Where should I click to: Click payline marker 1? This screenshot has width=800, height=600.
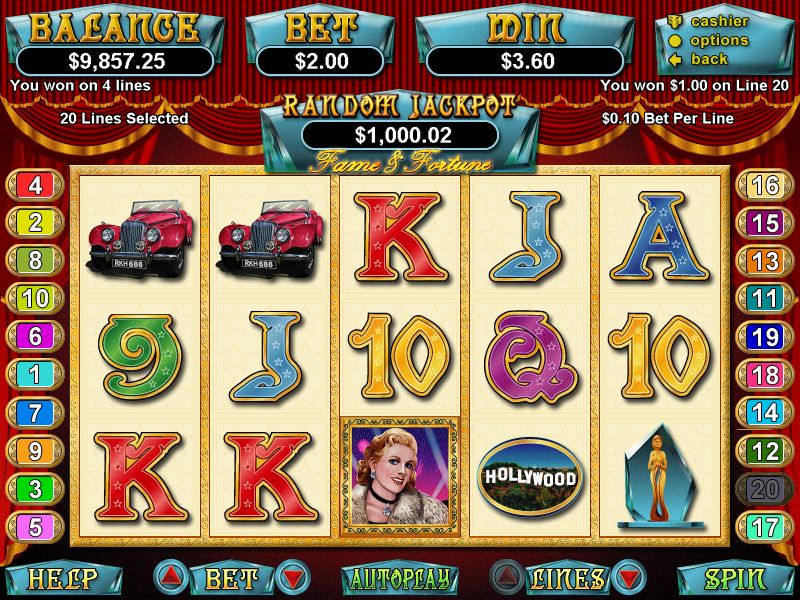[x=35, y=374]
